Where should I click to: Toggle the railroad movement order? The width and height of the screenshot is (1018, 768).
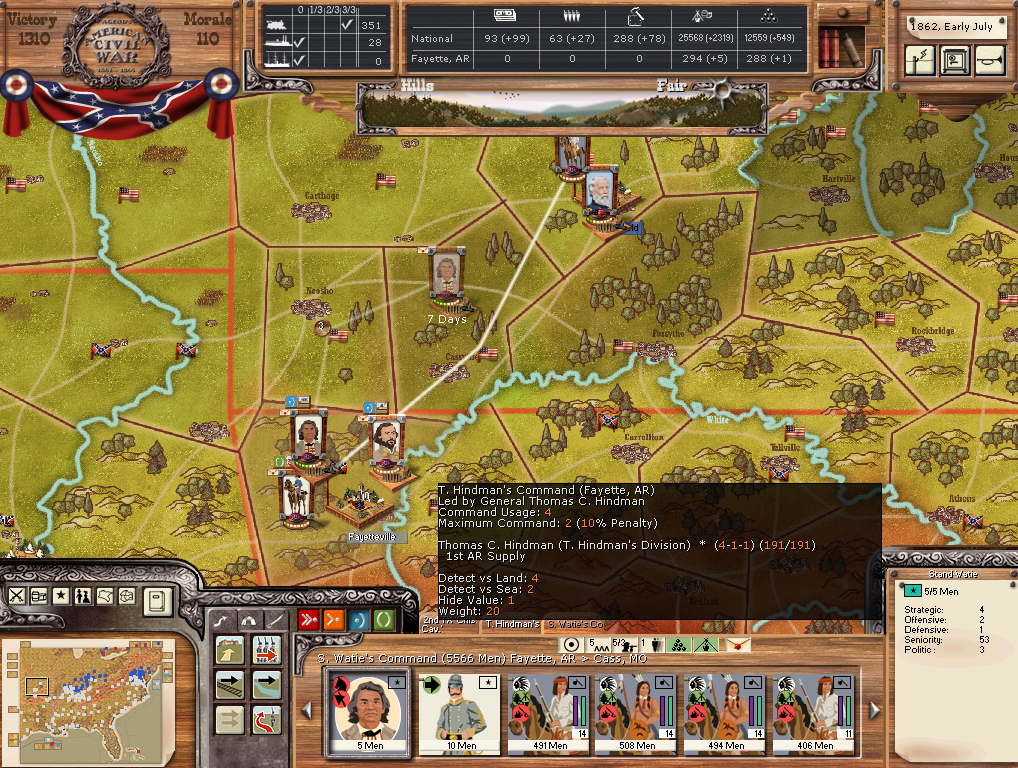click(x=229, y=685)
